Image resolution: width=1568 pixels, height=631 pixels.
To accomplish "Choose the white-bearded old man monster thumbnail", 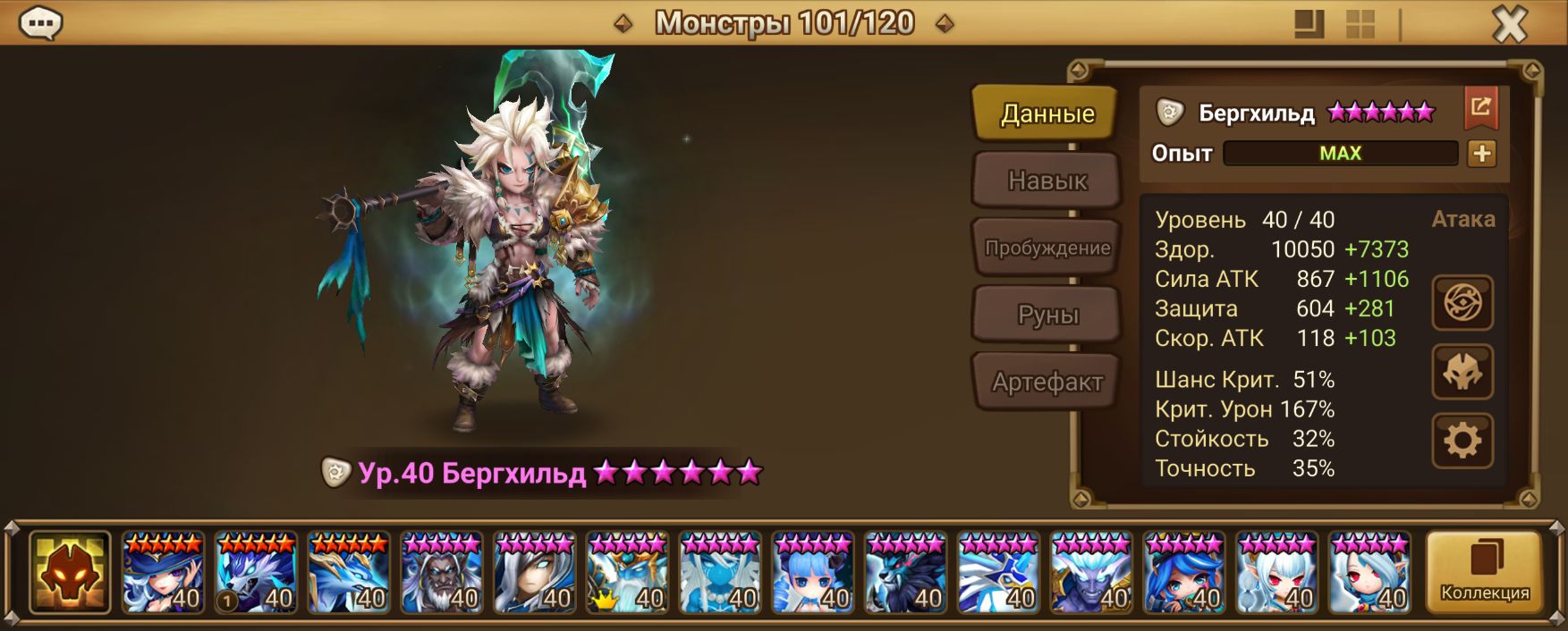I will pos(442,572).
